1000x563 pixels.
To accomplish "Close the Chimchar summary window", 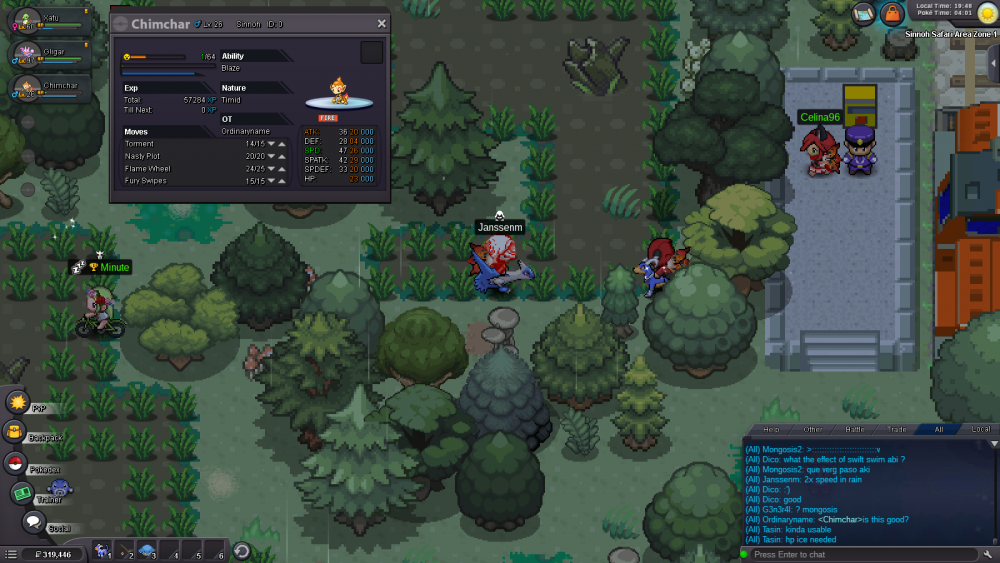I will [381, 24].
